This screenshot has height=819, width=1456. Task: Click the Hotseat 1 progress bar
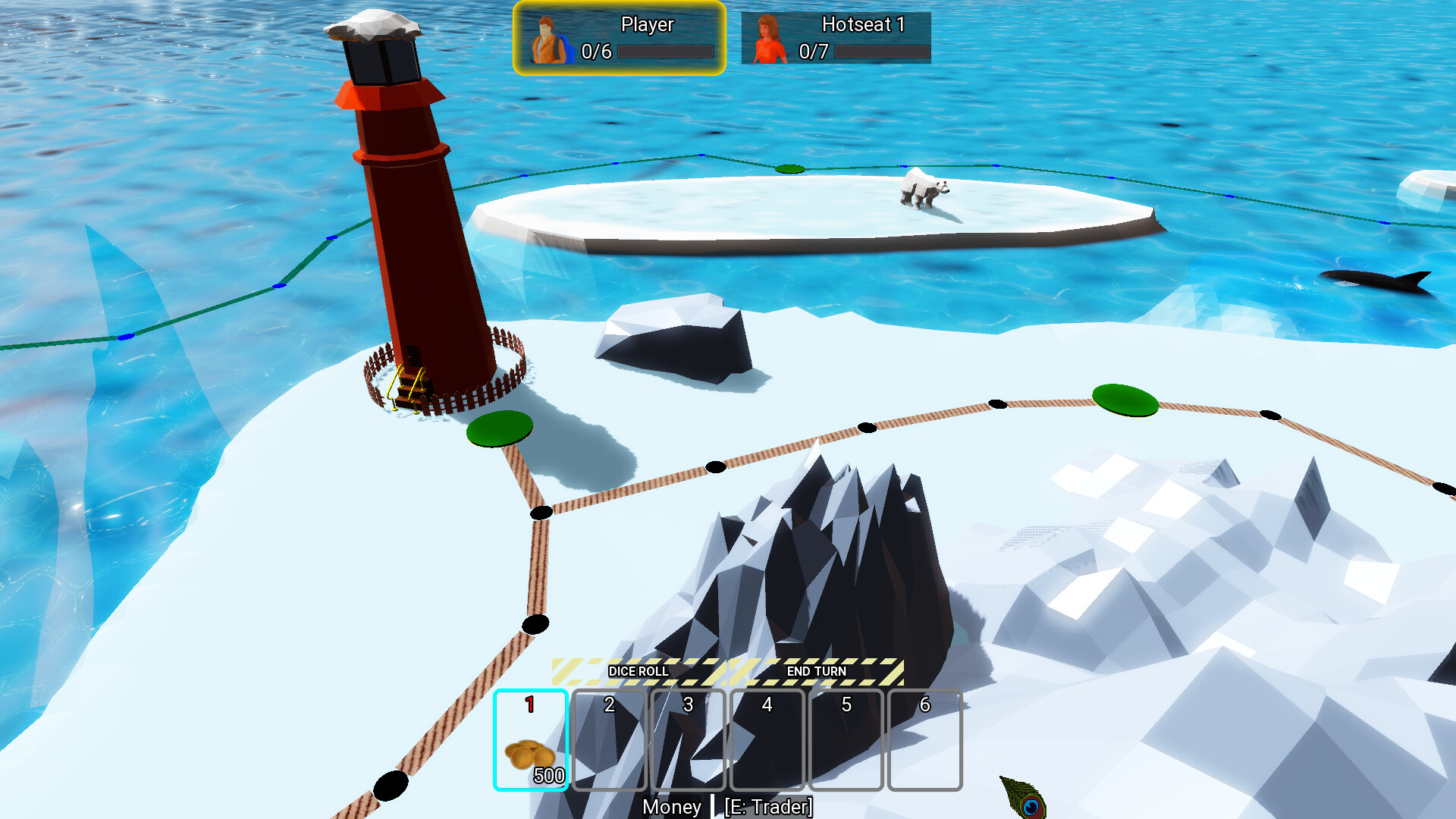pyautogui.click(x=884, y=52)
